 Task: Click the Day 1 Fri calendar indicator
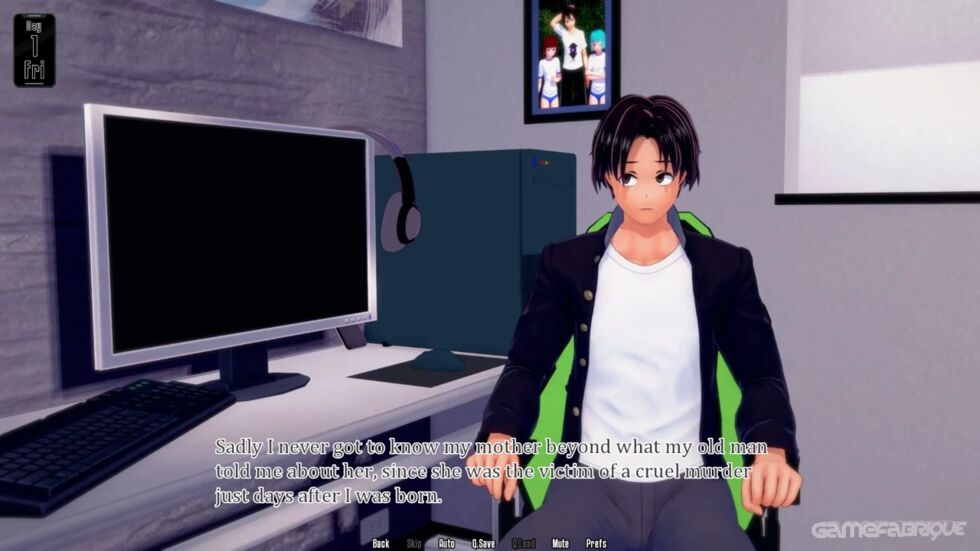35,50
